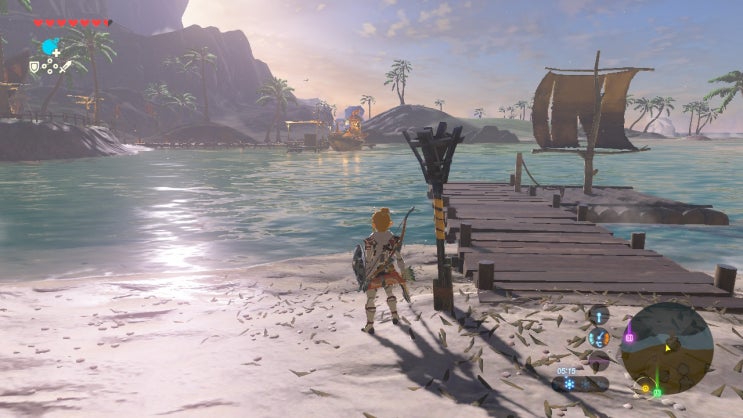Click the yellow smiley marker on the minimap
743x418 pixels.
tap(644, 387)
